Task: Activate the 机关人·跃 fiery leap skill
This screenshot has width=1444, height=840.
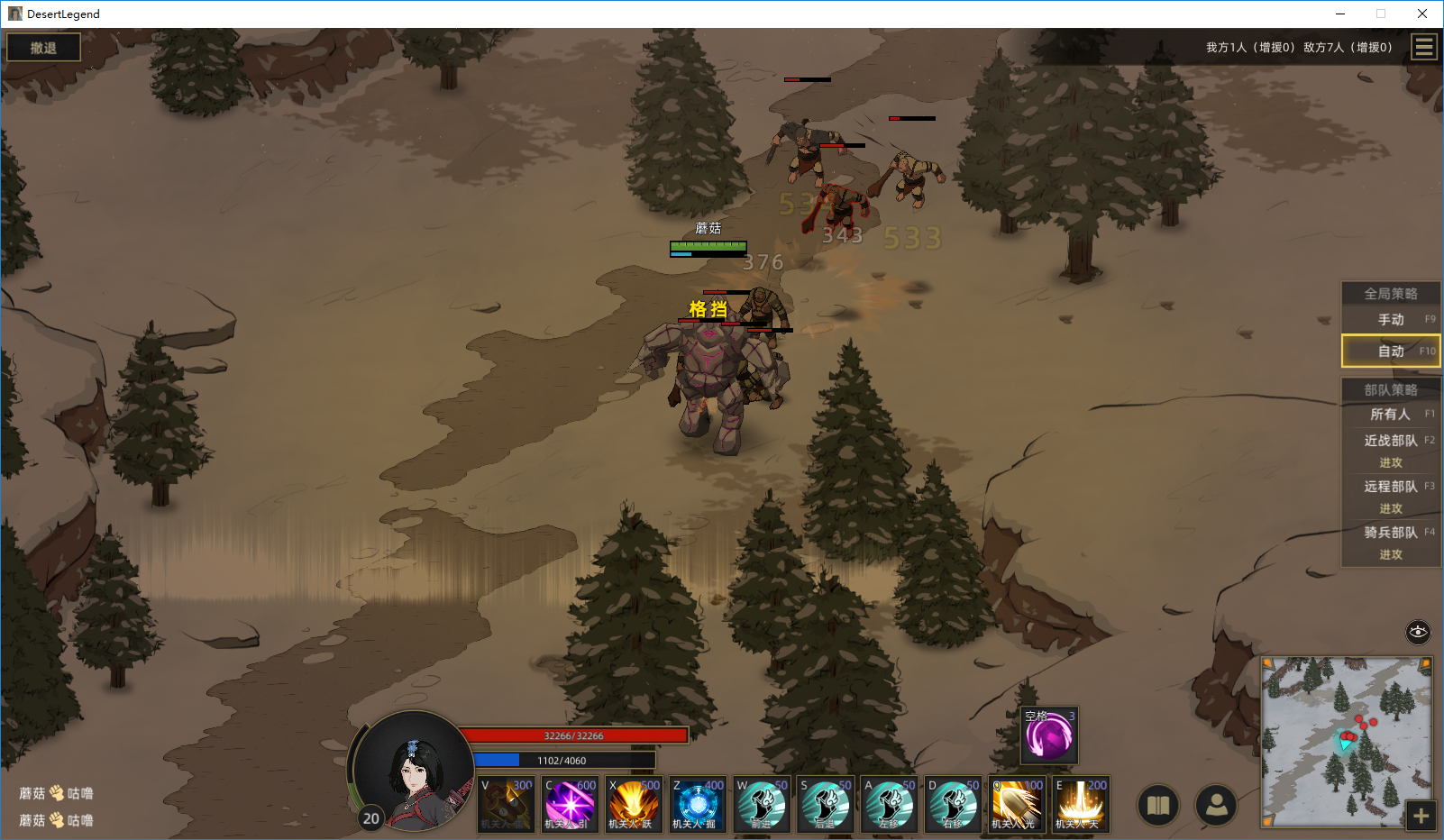Action: click(634, 805)
